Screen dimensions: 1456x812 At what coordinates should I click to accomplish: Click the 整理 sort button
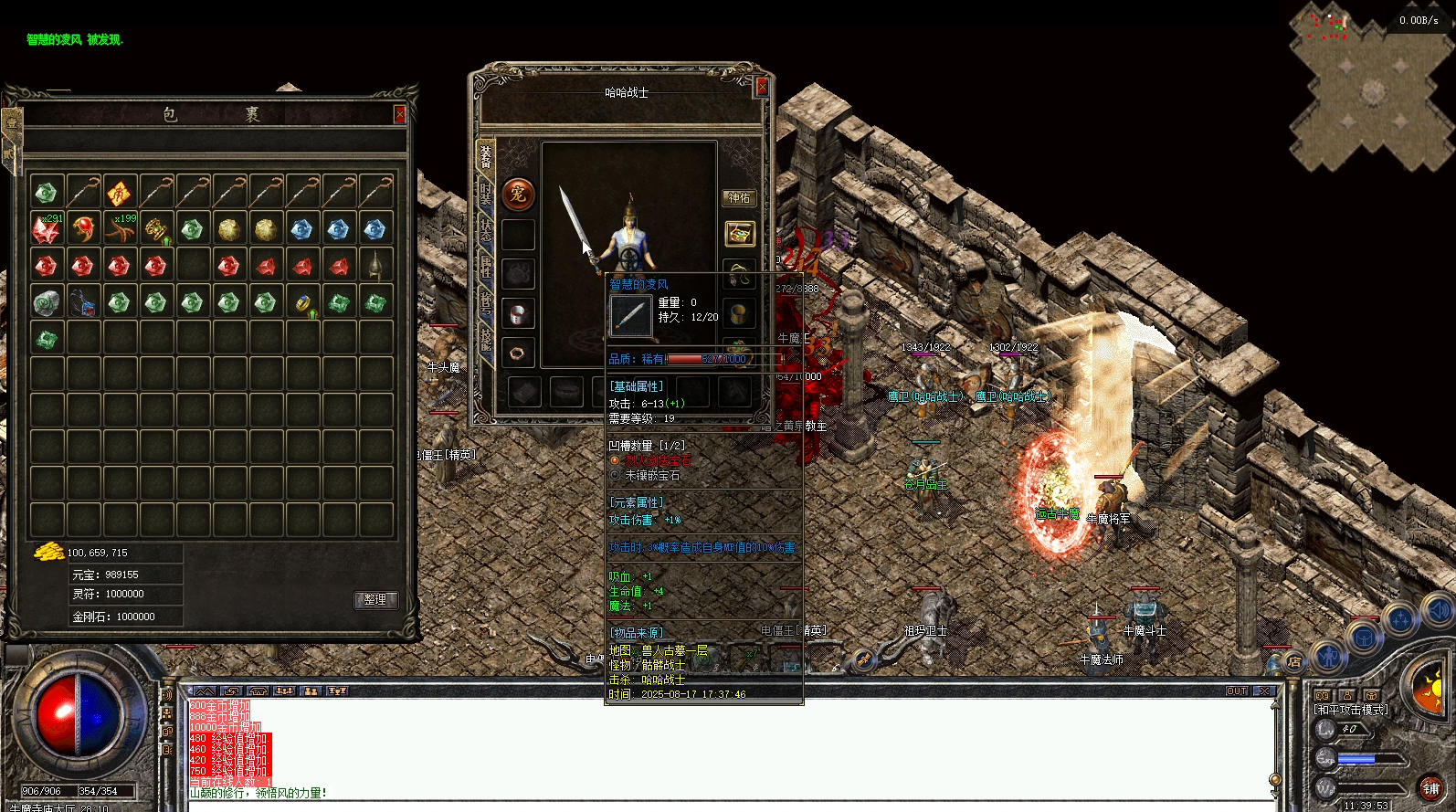tap(375, 599)
